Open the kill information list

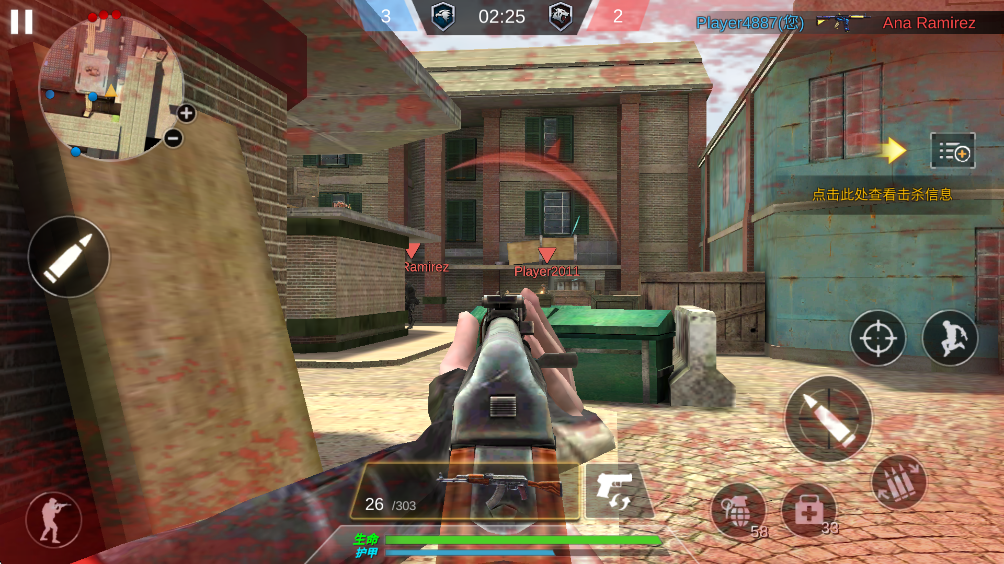click(952, 151)
